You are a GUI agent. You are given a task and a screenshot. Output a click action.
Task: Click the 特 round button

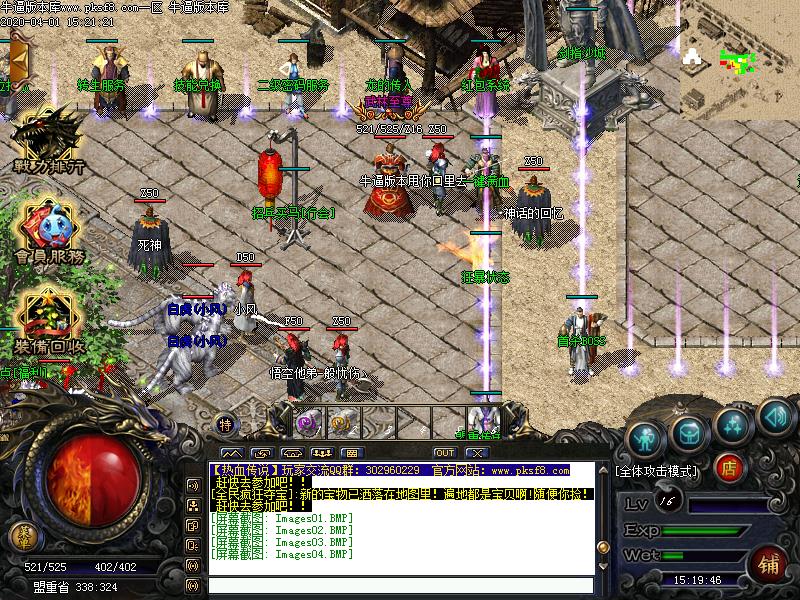226,424
